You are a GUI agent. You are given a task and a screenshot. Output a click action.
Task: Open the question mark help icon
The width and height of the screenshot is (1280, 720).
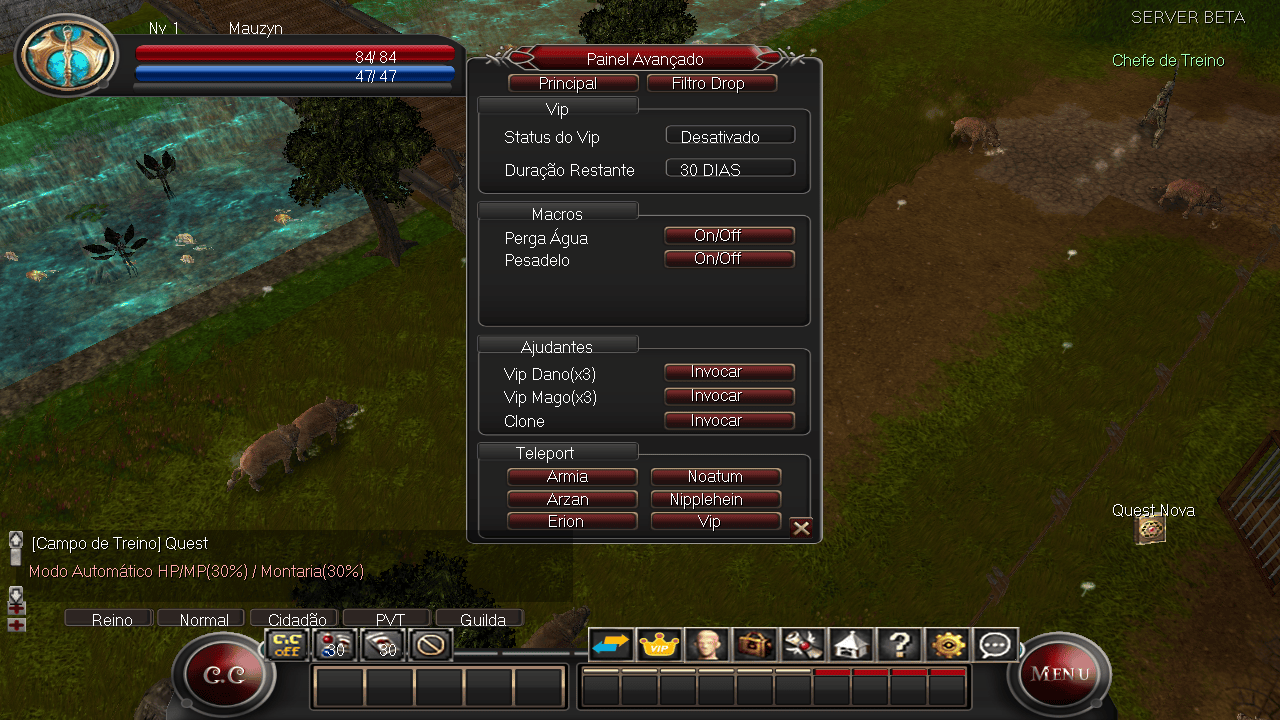pos(898,645)
